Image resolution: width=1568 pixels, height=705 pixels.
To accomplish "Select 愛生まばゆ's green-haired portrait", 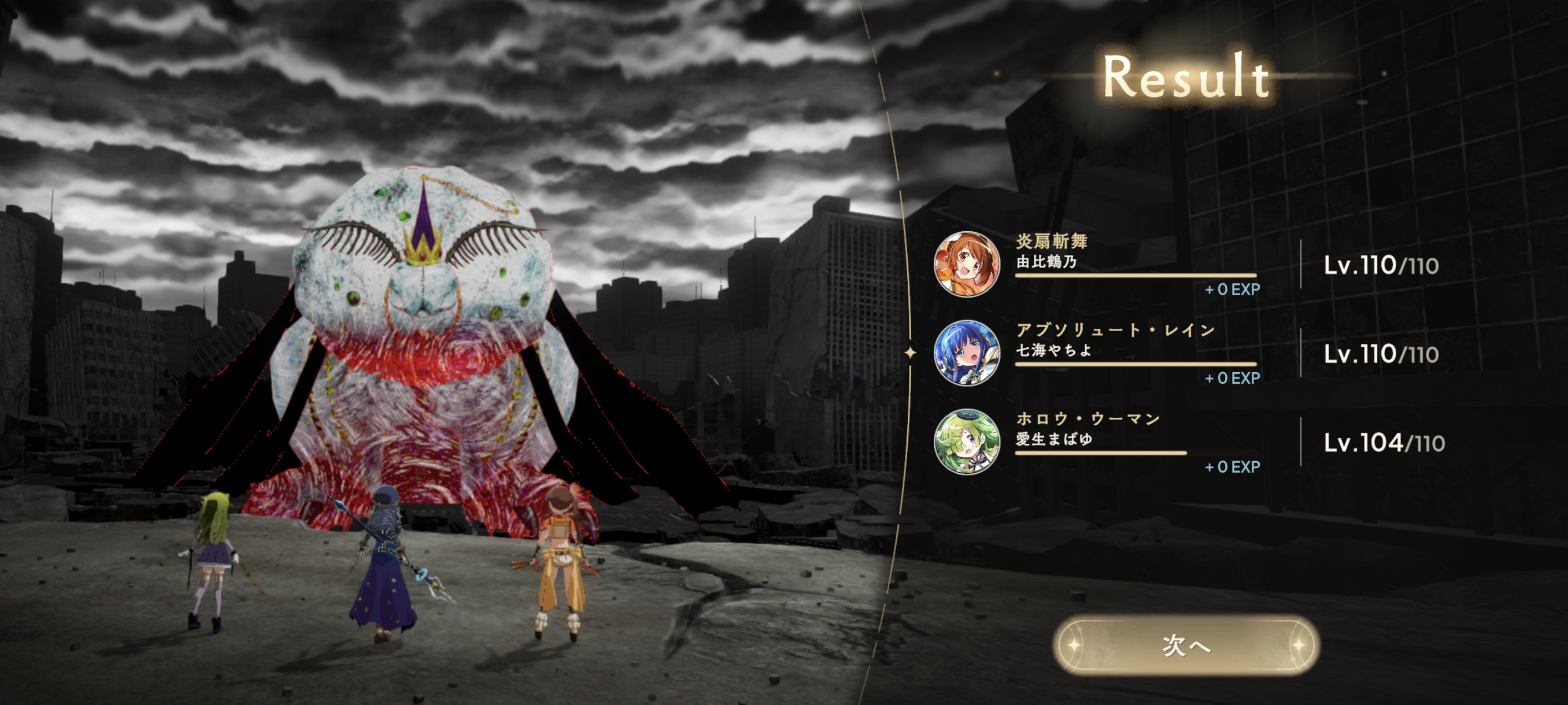I will (x=967, y=441).
